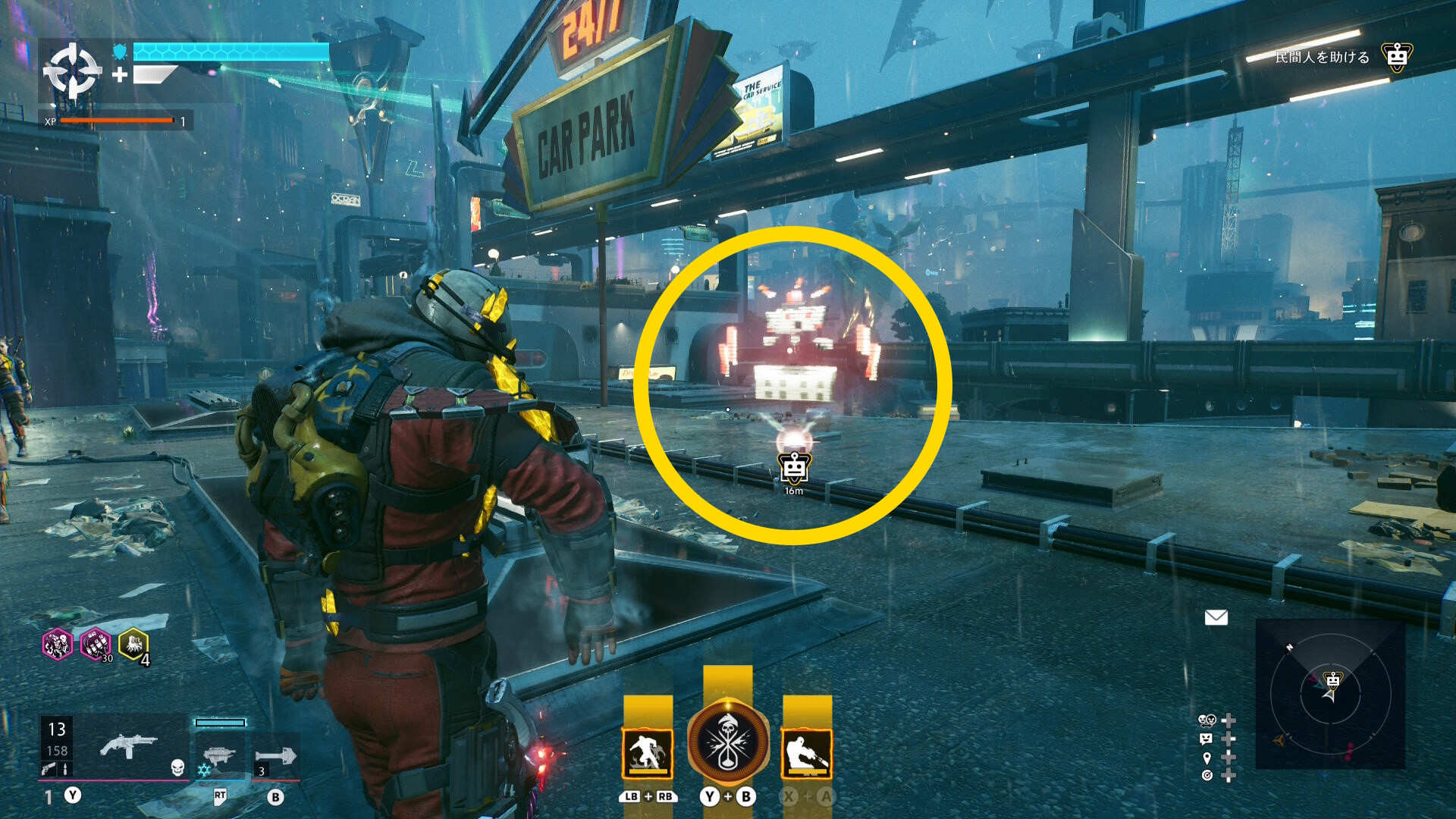Activate the skull hourglass ultimate ability
Image resolution: width=1456 pixels, height=819 pixels.
click(728, 742)
